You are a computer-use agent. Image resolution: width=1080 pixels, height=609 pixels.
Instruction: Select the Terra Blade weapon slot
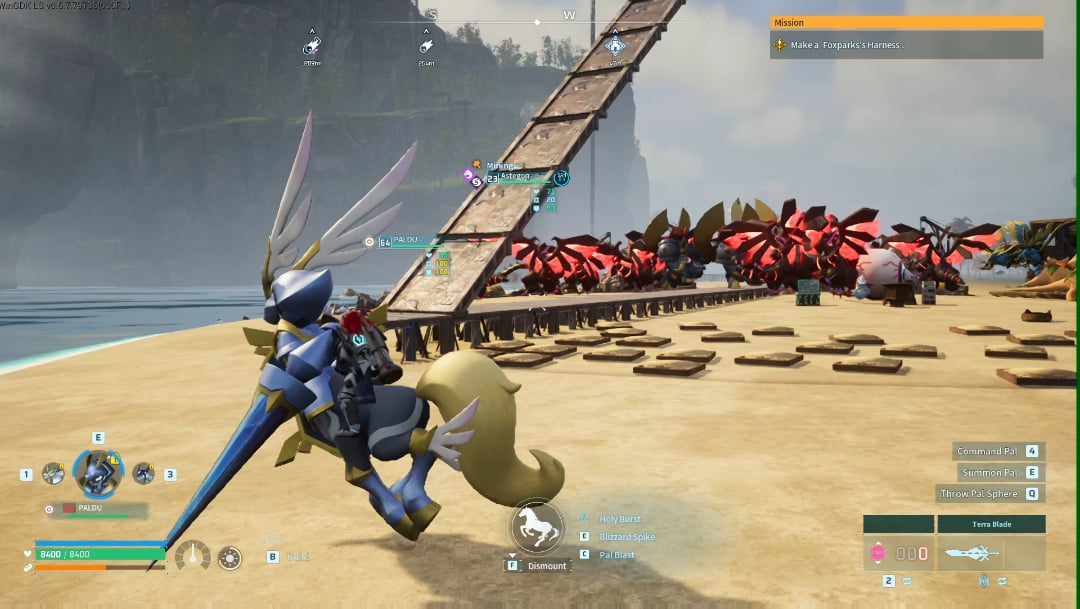[x=990, y=552]
